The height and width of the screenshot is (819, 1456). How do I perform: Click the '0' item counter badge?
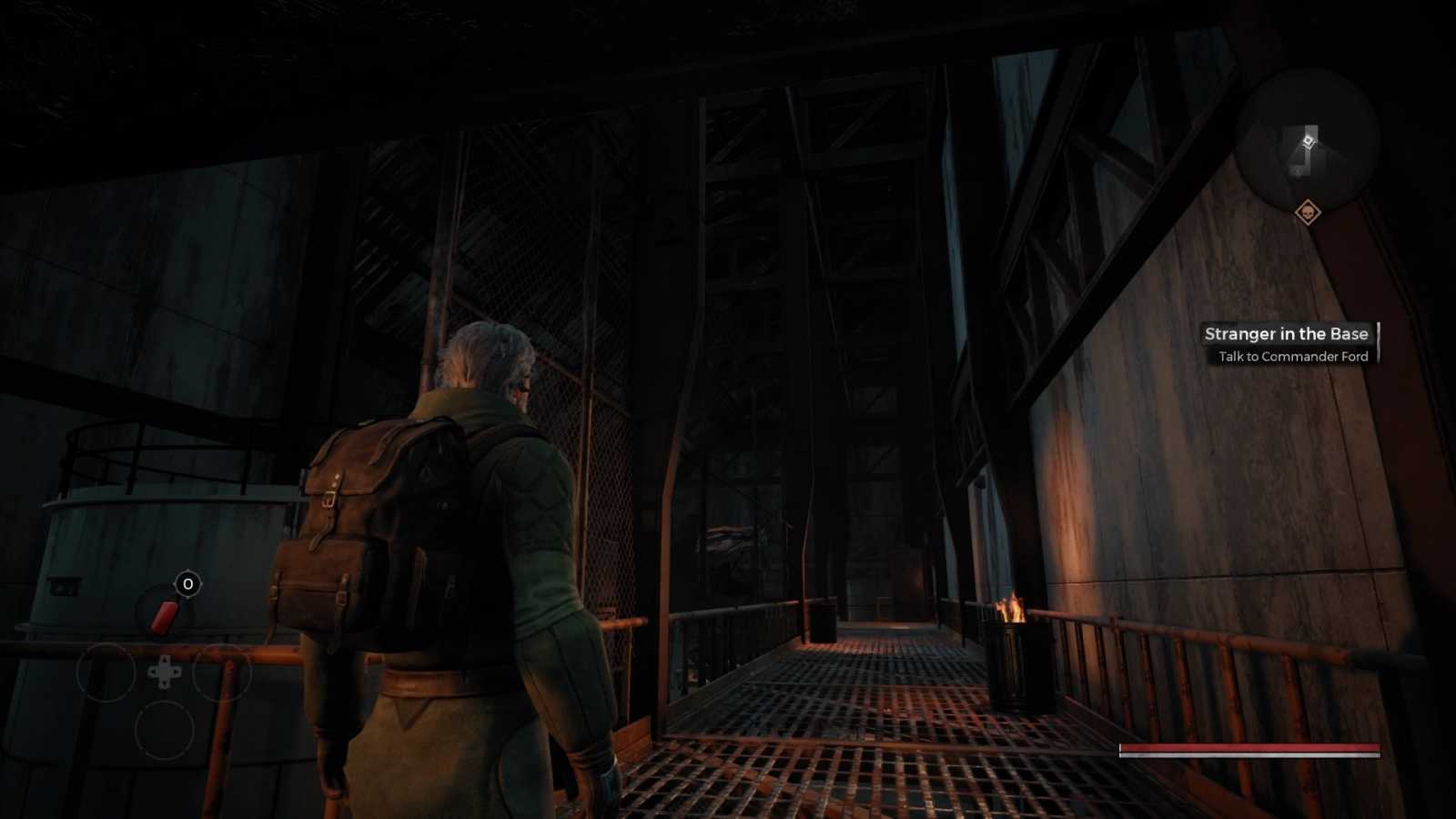187,584
